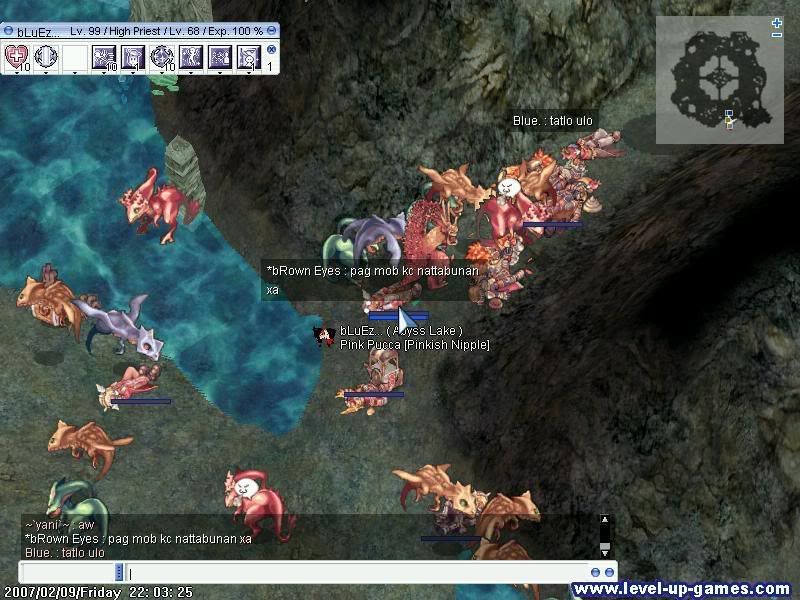
Task: Click the whisper recipient name box
Action: [x=66, y=573]
